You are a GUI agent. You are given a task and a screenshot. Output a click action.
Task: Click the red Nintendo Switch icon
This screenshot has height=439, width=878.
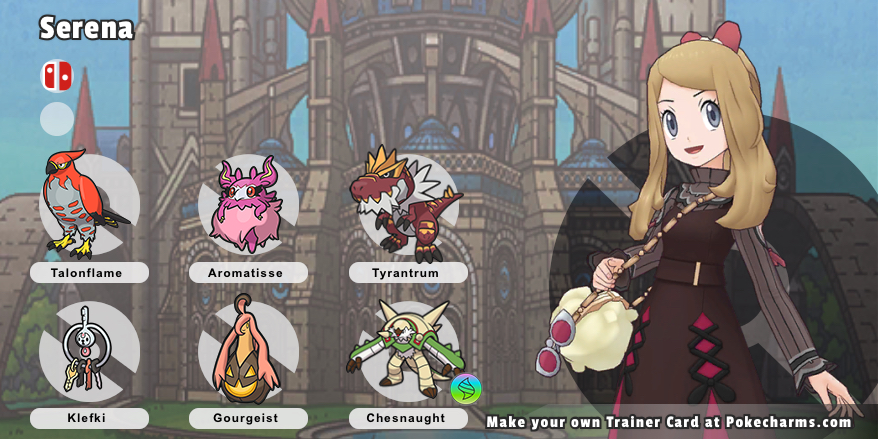(x=56, y=76)
